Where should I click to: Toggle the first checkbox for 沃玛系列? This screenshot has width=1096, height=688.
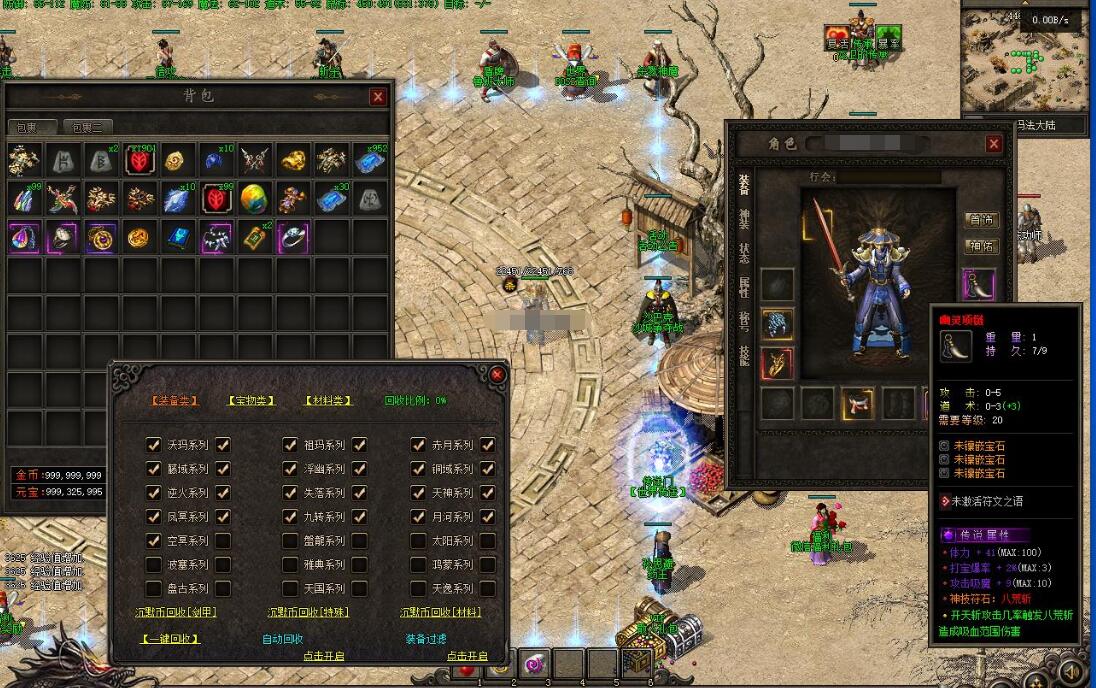153,445
